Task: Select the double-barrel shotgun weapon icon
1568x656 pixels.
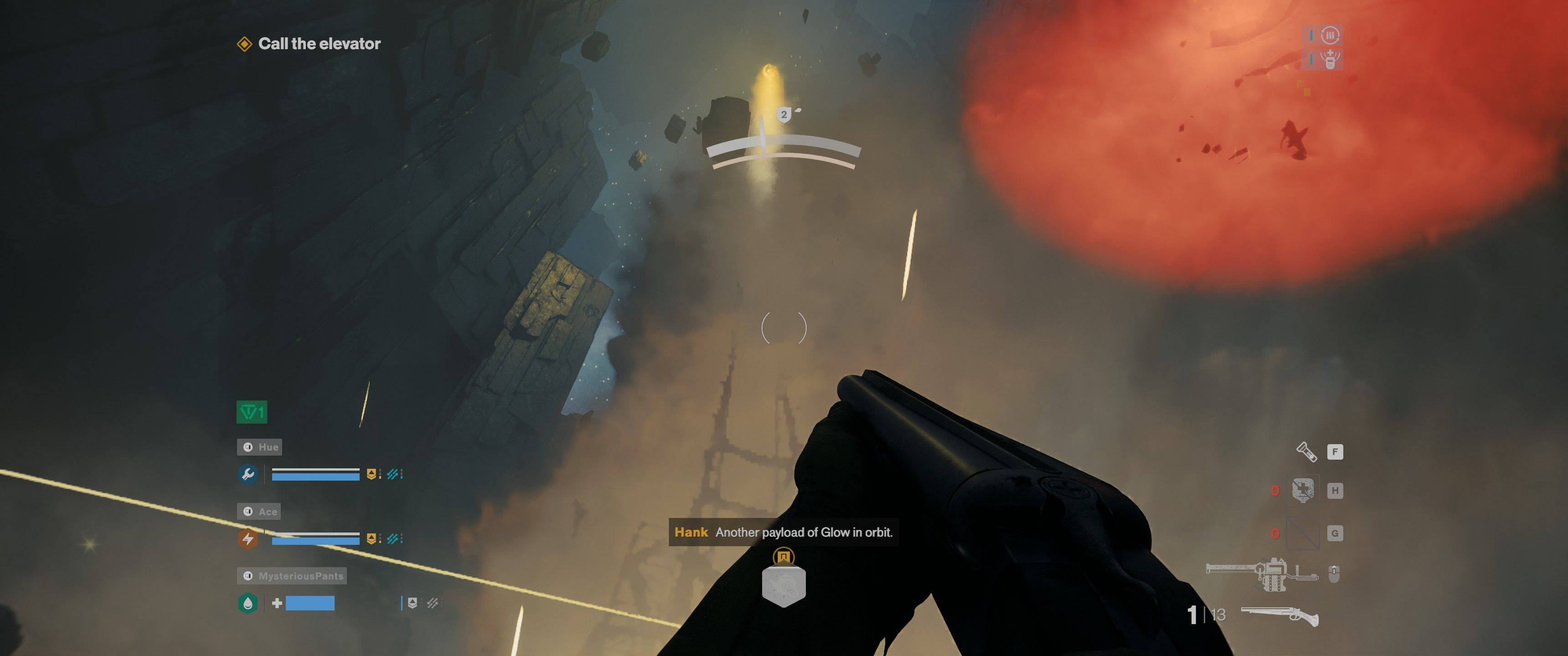Action: [1279, 615]
